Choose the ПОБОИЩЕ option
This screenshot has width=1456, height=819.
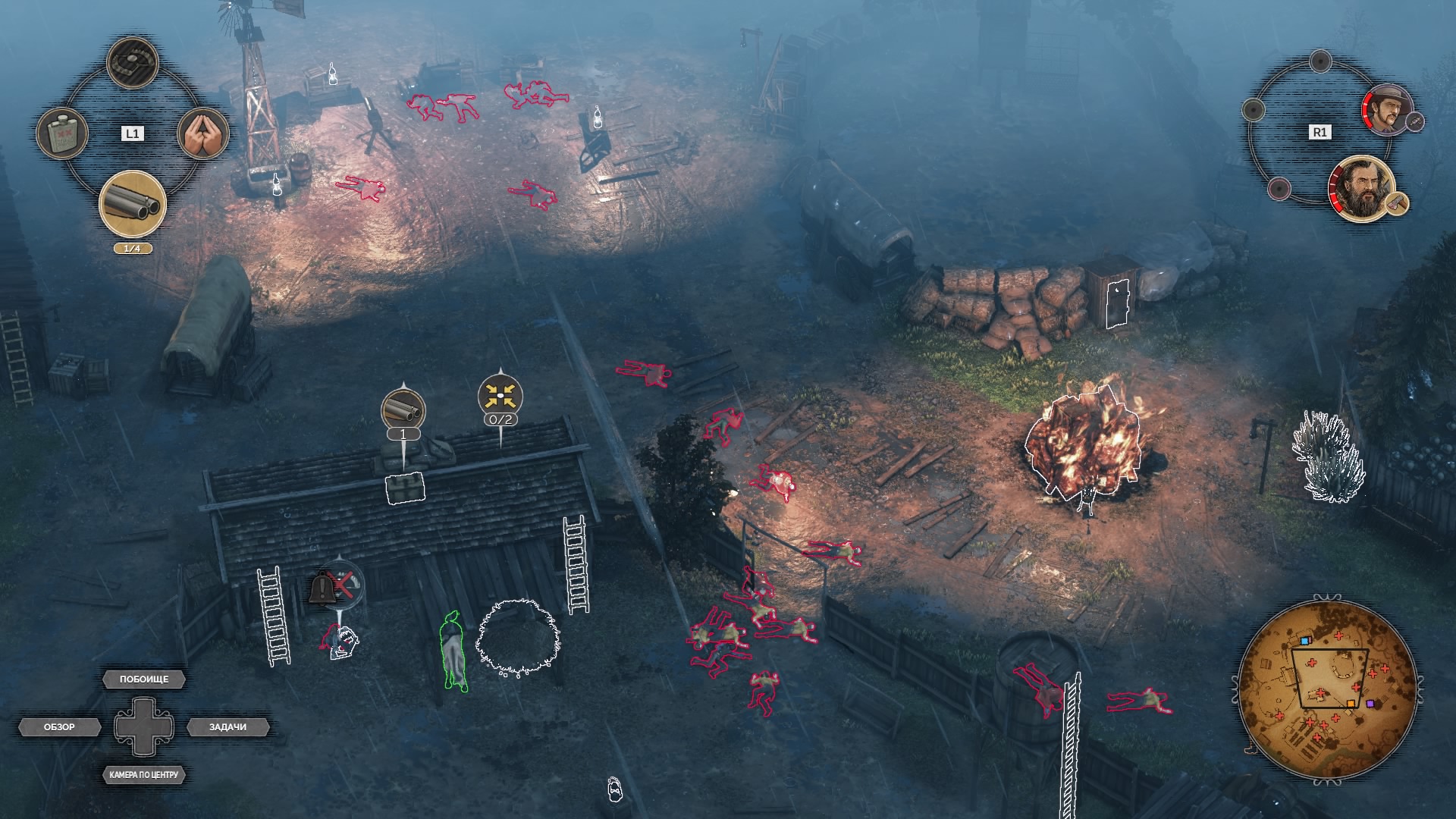point(144,679)
